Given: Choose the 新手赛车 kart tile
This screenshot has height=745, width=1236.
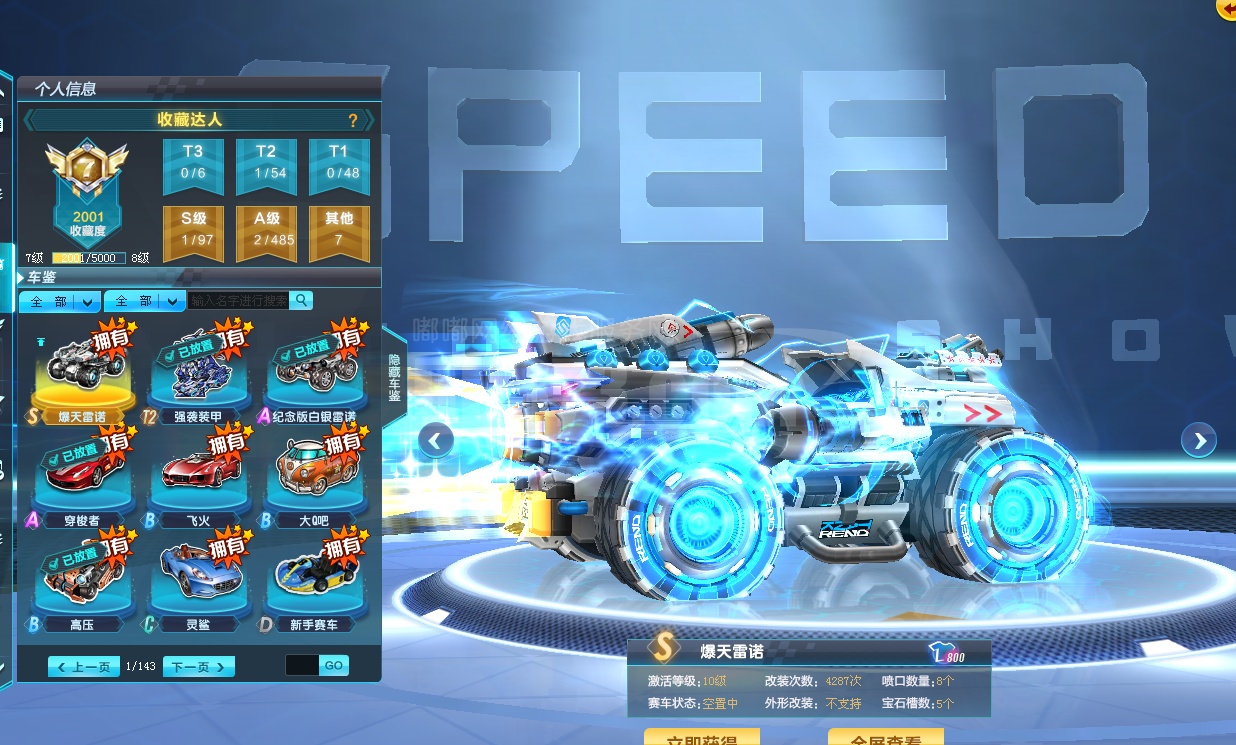Looking at the screenshot, I should pyautogui.click(x=314, y=580).
